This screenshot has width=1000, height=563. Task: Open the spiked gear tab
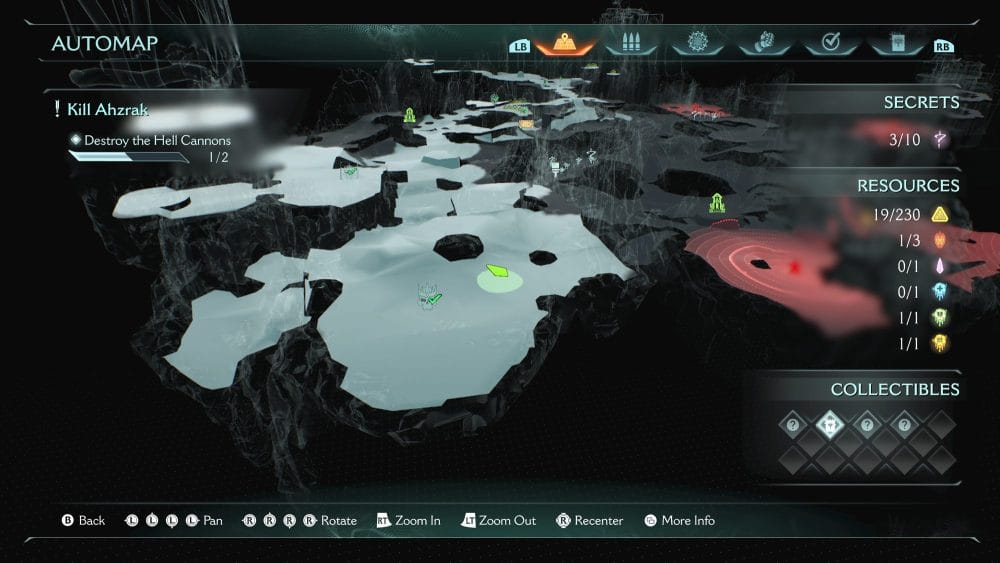pos(695,44)
